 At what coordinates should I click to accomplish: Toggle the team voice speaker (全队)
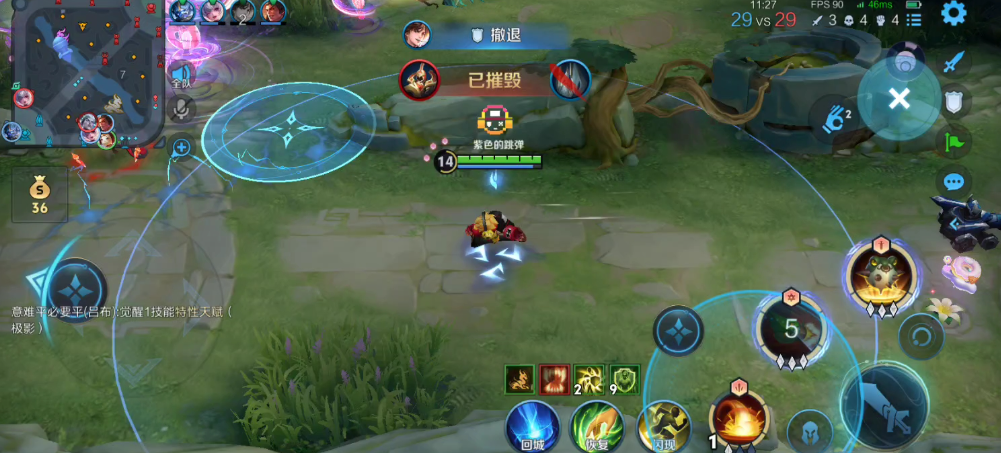pyautogui.click(x=181, y=74)
